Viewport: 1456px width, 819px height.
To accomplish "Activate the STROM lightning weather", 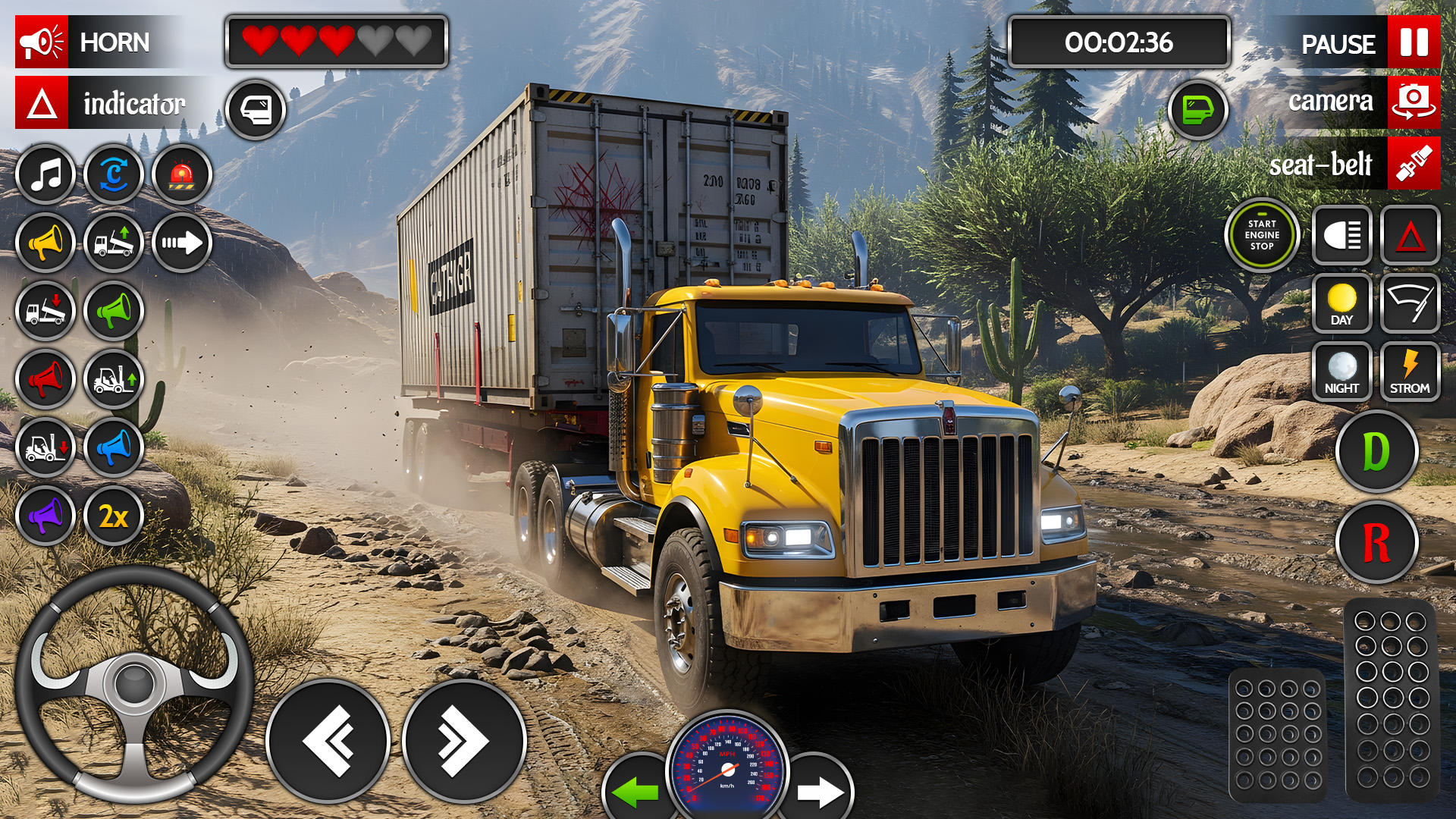I will click(x=1409, y=372).
